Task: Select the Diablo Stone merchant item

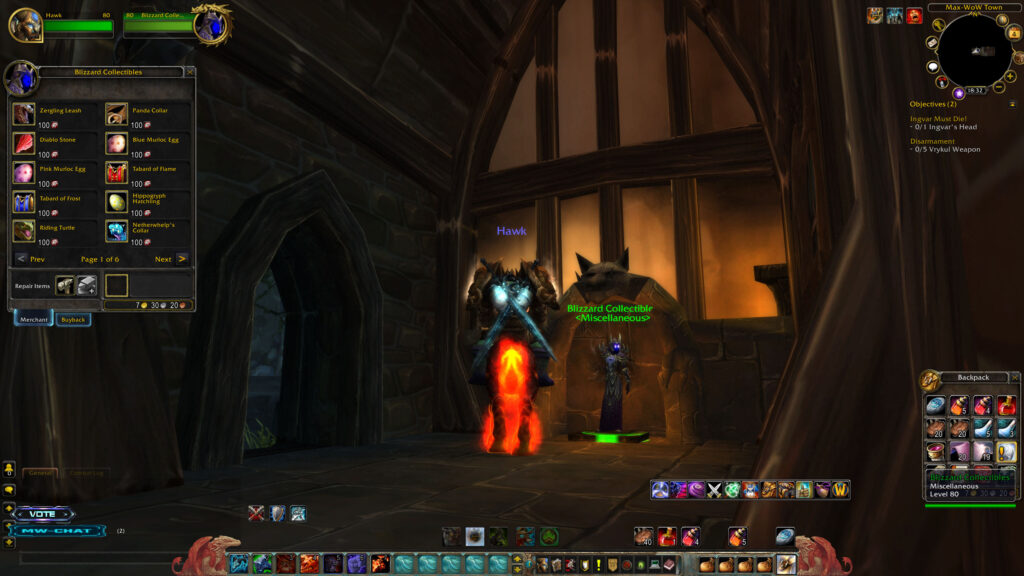Action: pyautogui.click(x=24, y=143)
